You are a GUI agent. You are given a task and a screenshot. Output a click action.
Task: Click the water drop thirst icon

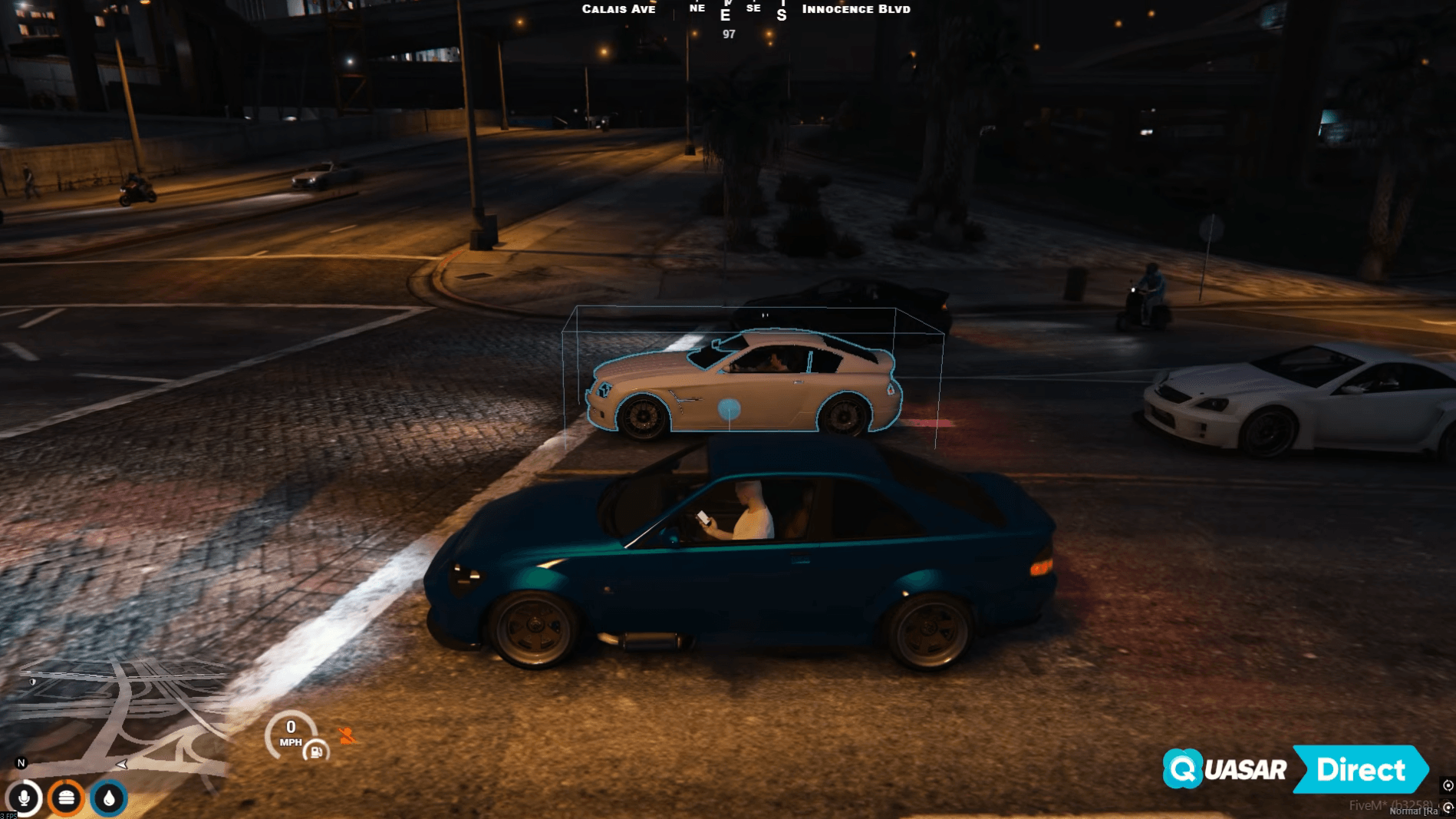pos(109,798)
